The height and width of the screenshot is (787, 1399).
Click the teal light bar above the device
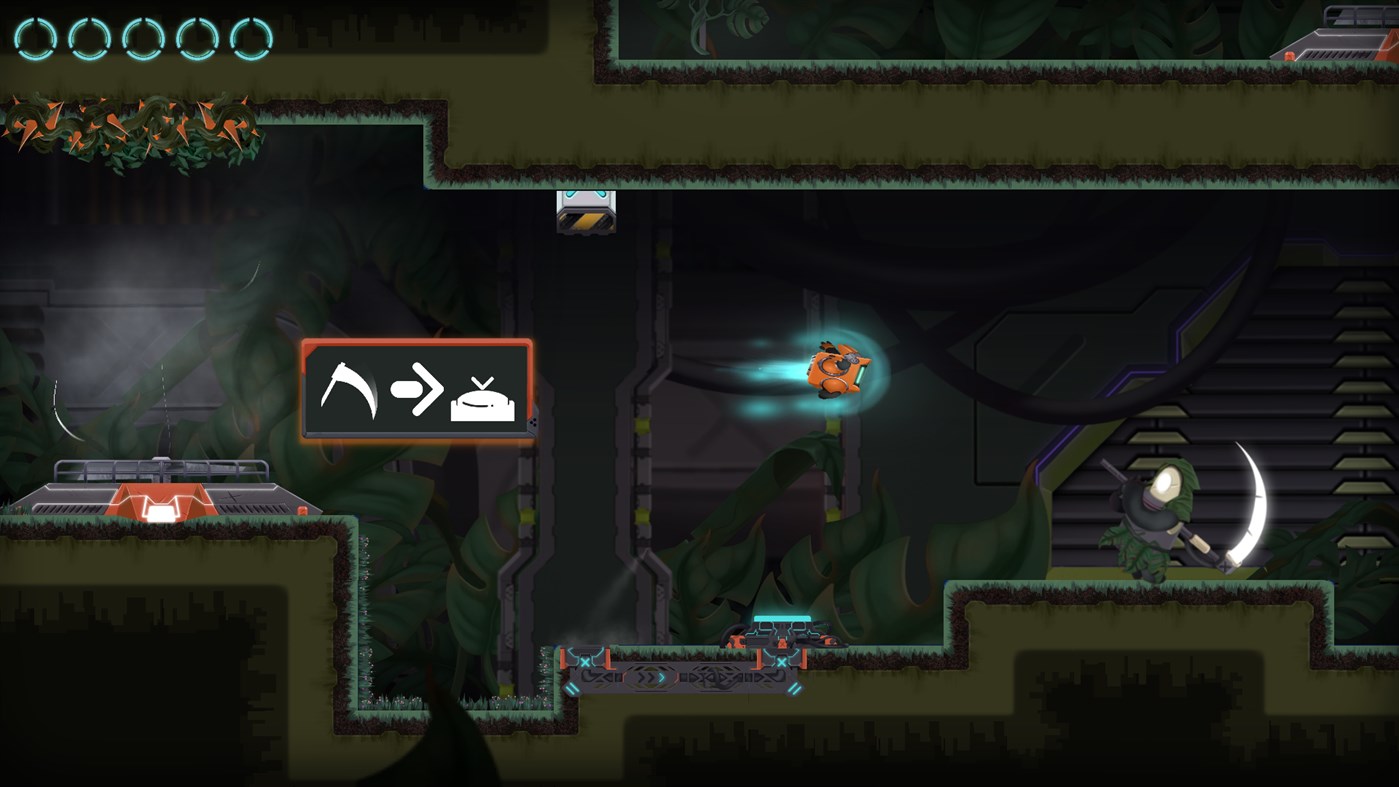point(783,617)
